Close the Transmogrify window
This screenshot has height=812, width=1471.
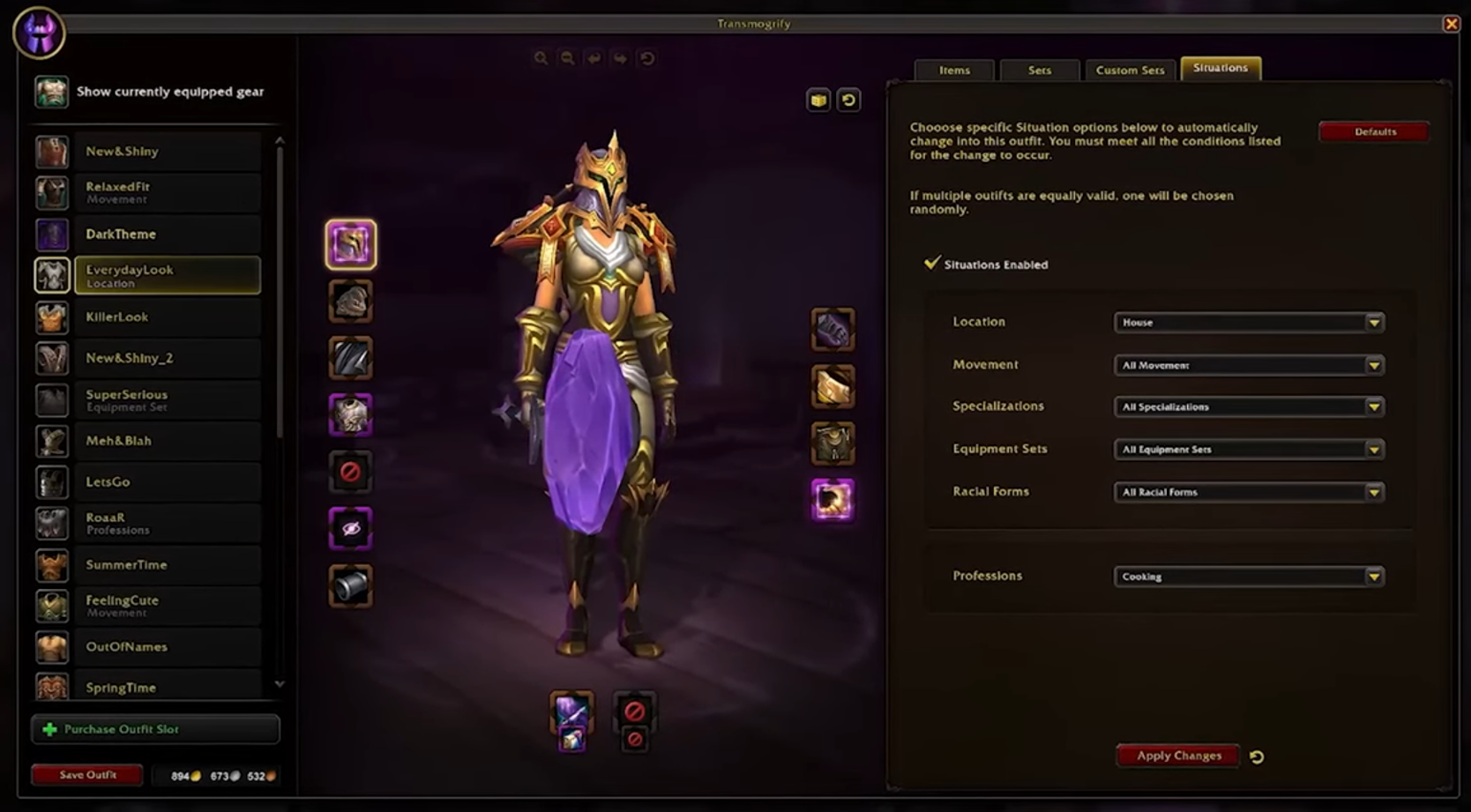click(1451, 24)
